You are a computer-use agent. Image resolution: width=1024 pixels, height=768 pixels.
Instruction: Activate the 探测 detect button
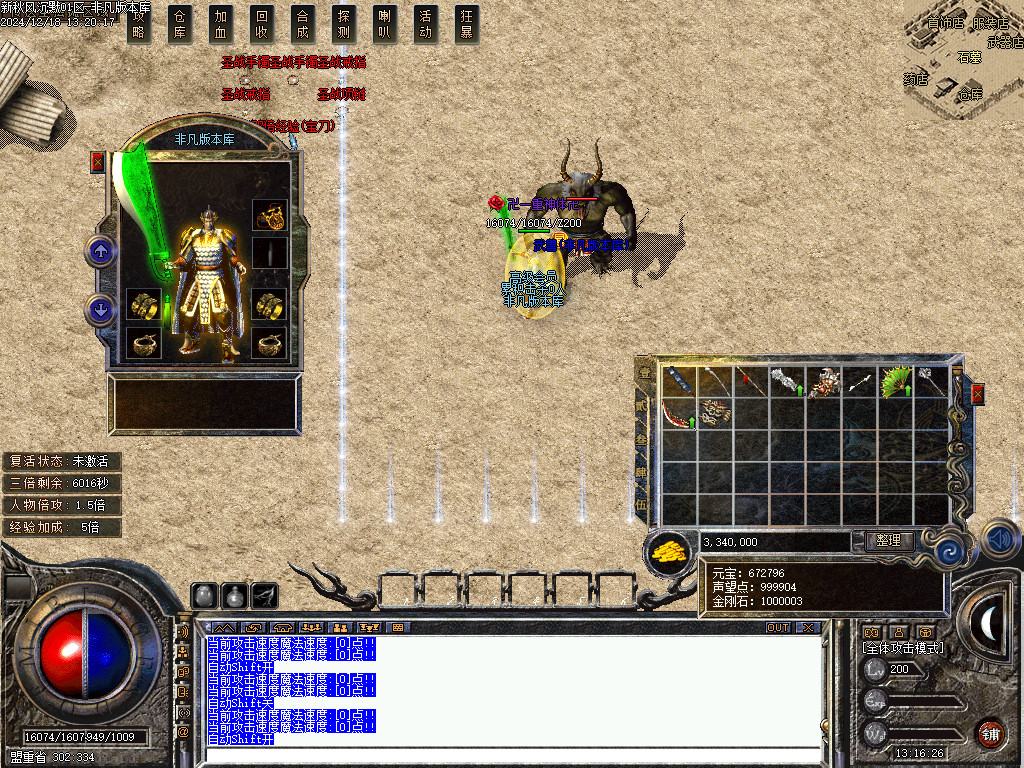click(344, 24)
